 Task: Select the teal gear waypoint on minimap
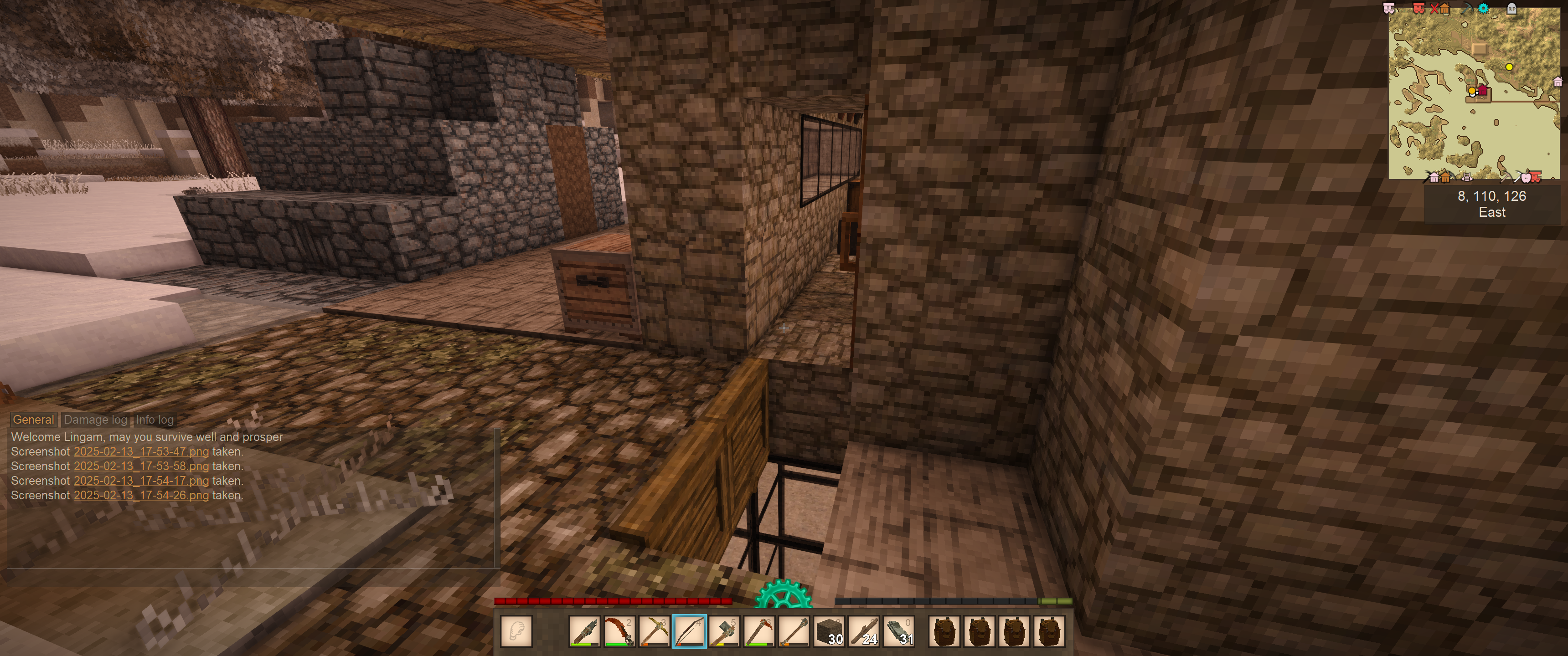[x=1483, y=9]
